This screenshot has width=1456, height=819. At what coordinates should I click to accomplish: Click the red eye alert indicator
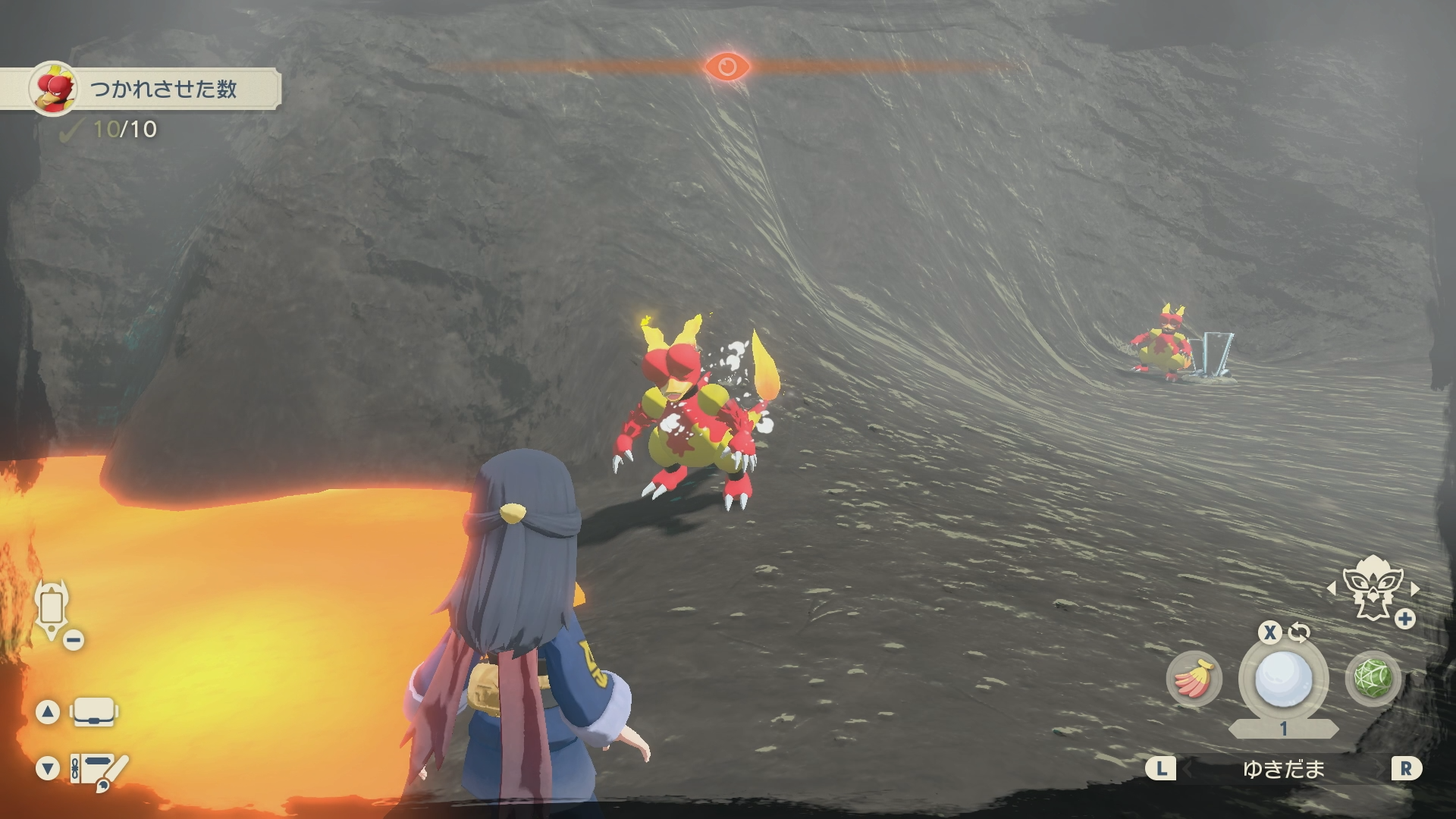click(x=726, y=67)
